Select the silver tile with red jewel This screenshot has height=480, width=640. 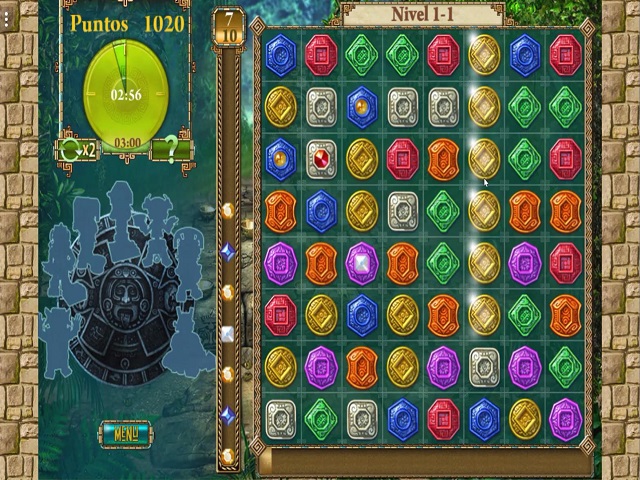[321, 159]
